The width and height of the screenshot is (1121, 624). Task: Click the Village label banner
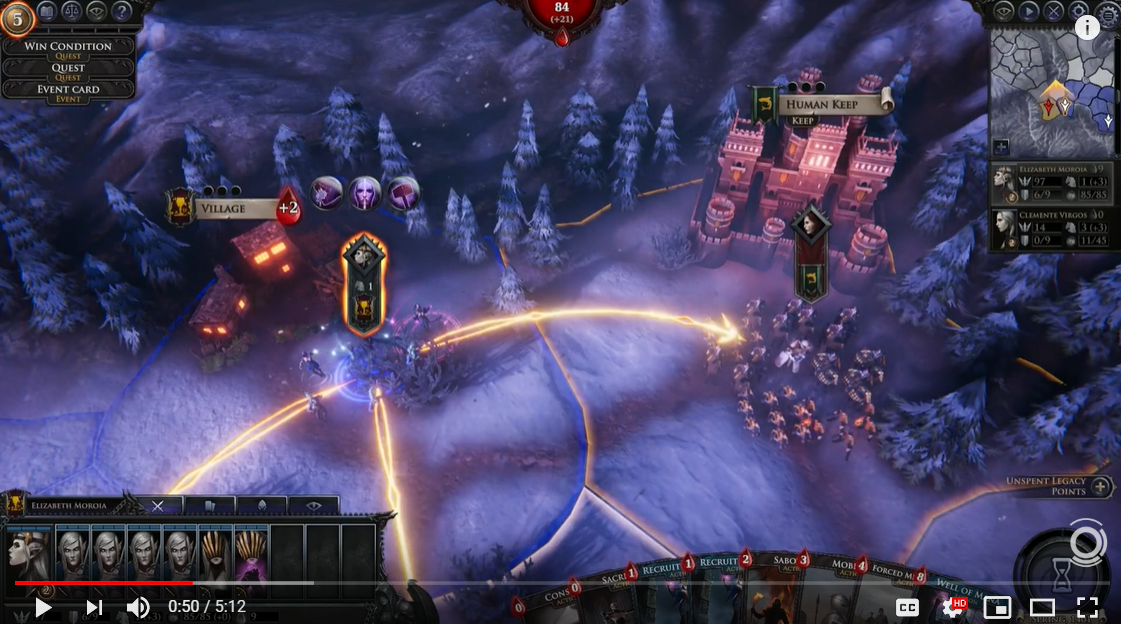click(235, 209)
